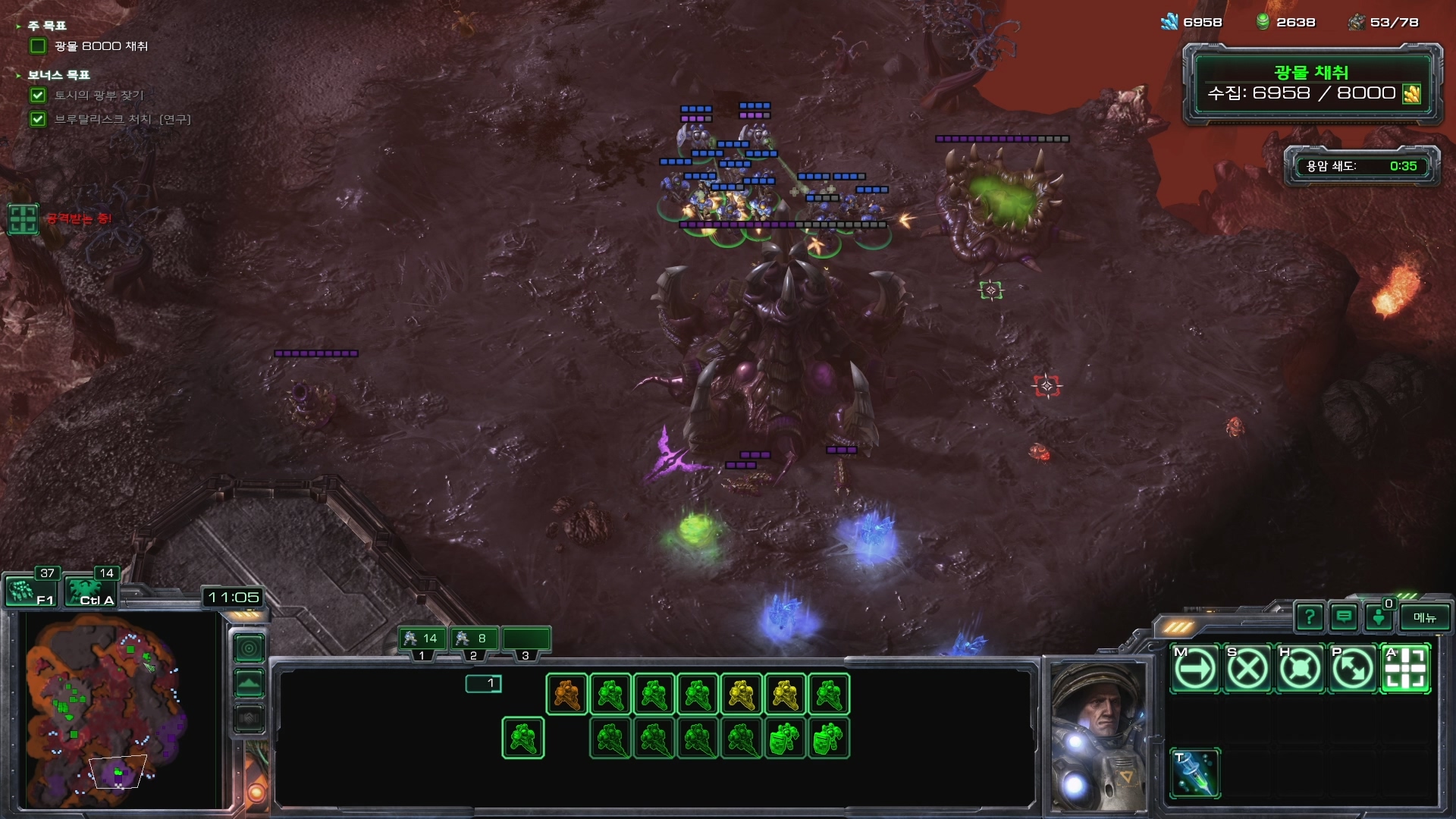
Task: Select the orange damaged marine wireframe
Action: [566, 694]
